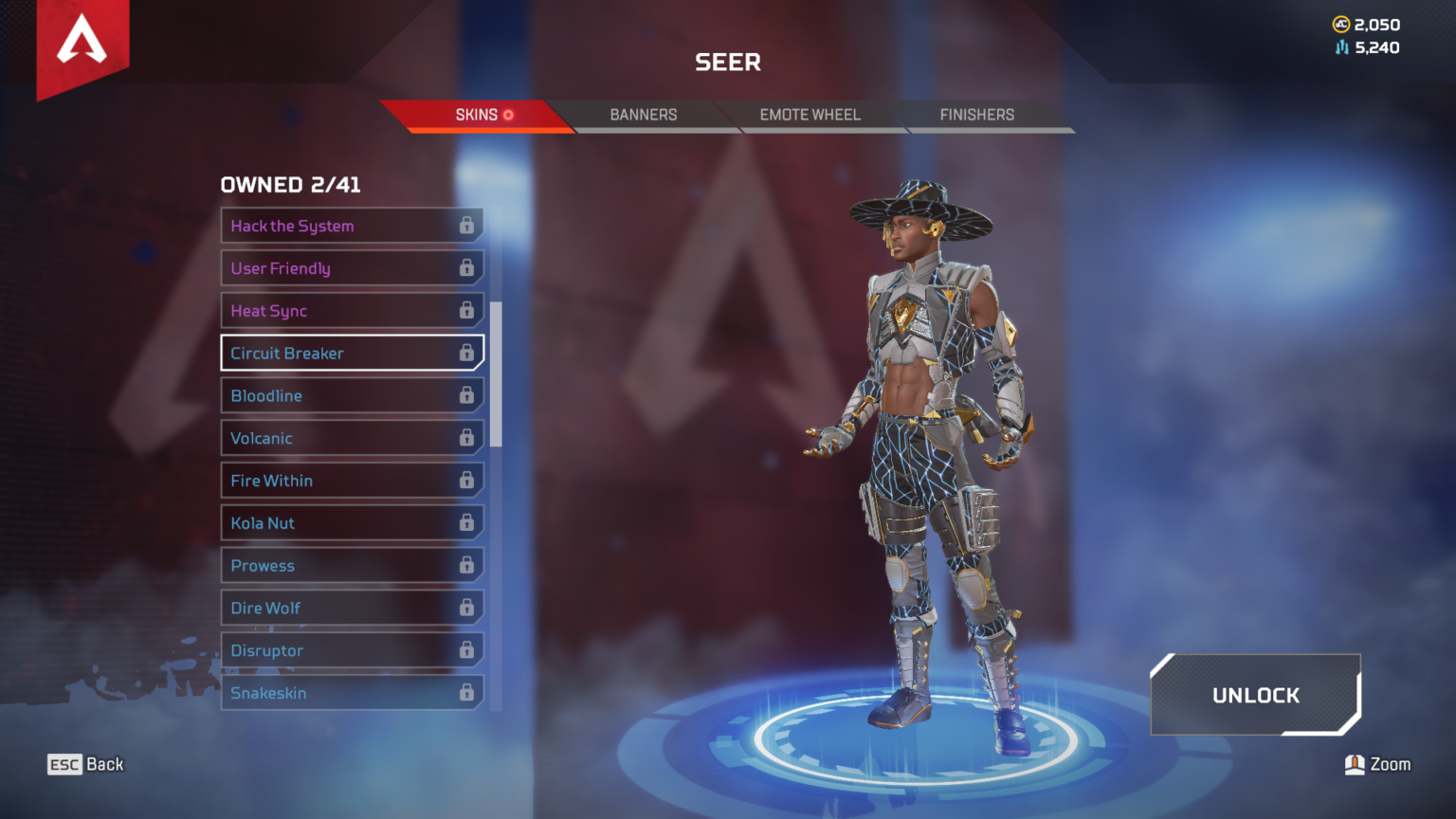Select the SKINS tab
This screenshot has height=819, width=1456.
[477, 115]
